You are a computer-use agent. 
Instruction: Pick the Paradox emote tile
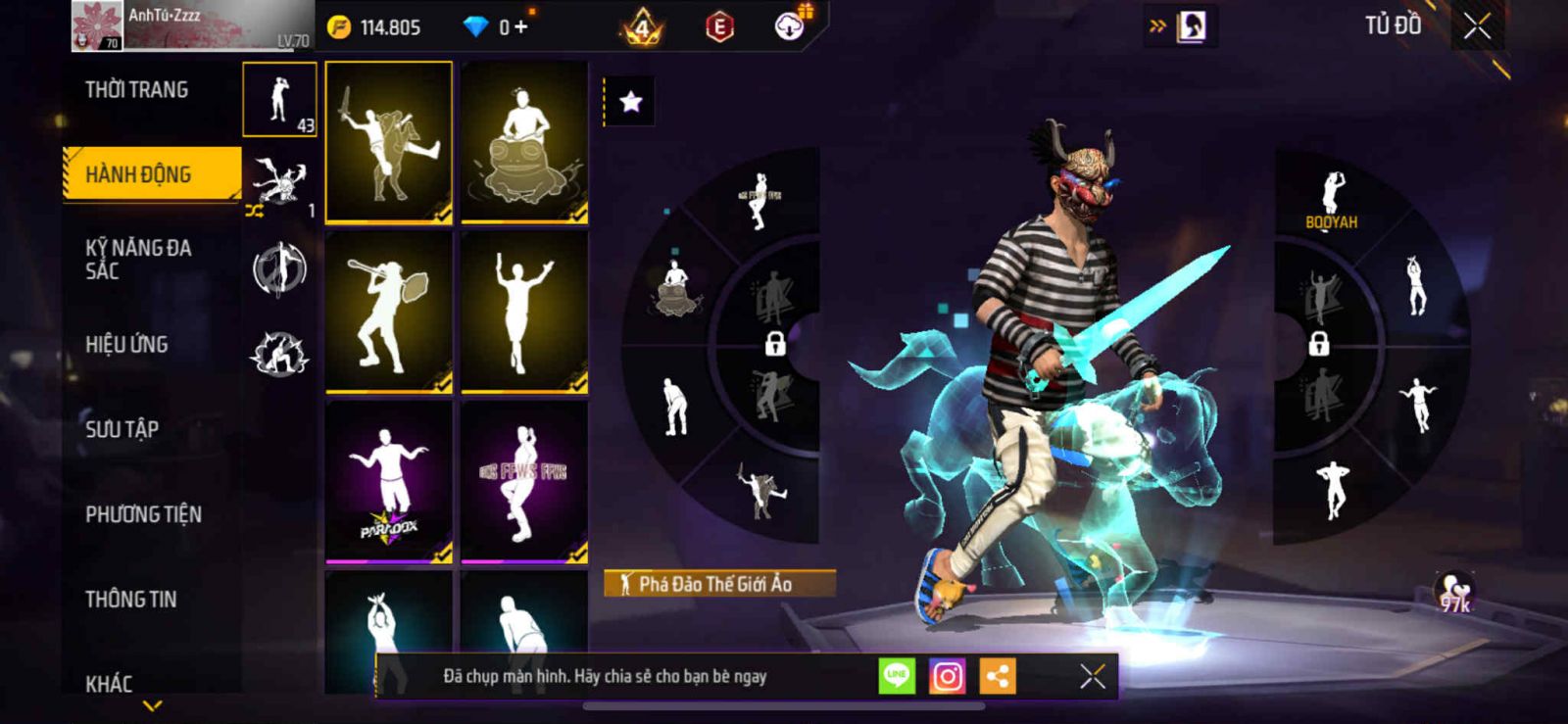389,482
